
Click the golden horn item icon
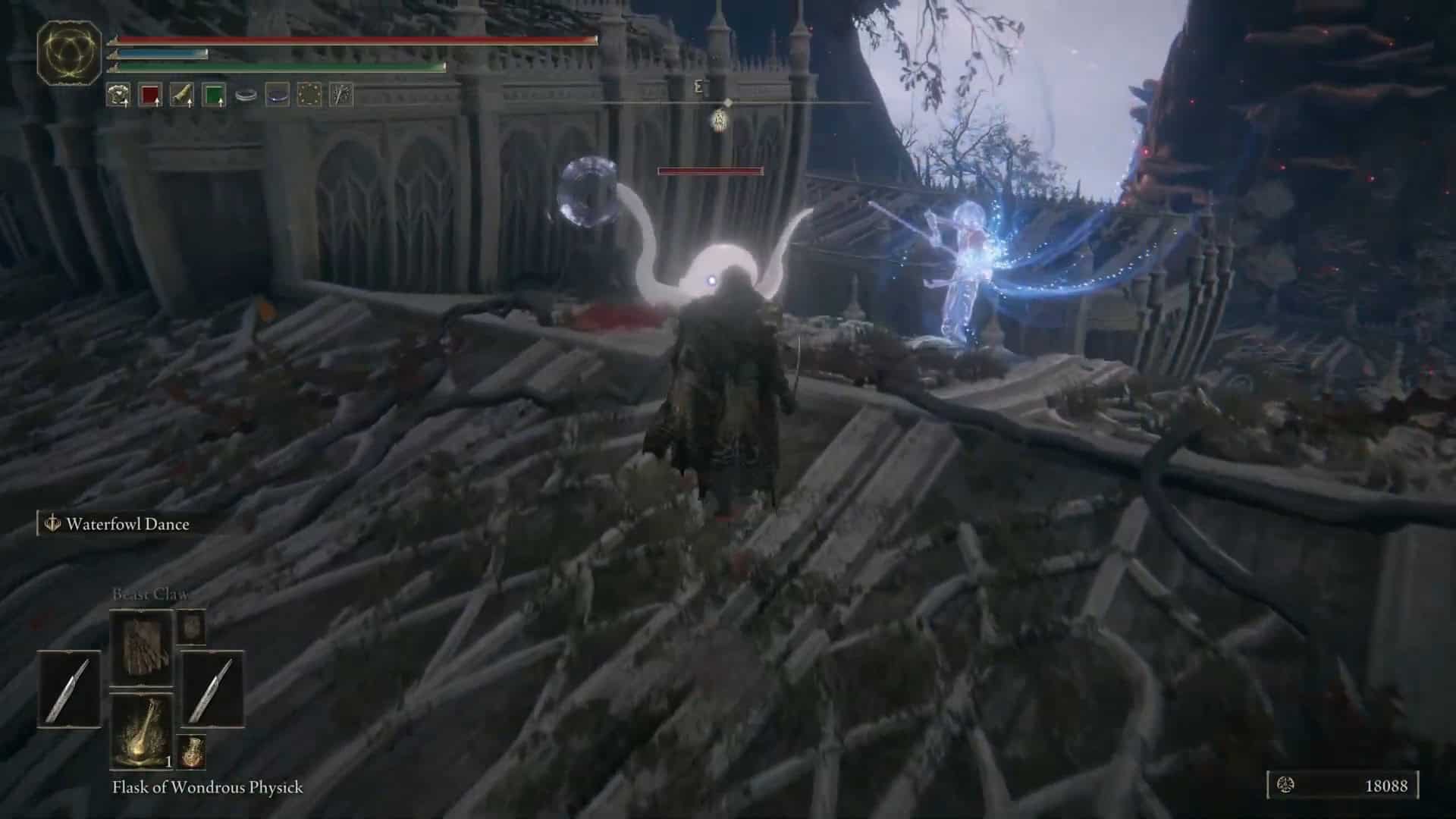(180, 93)
